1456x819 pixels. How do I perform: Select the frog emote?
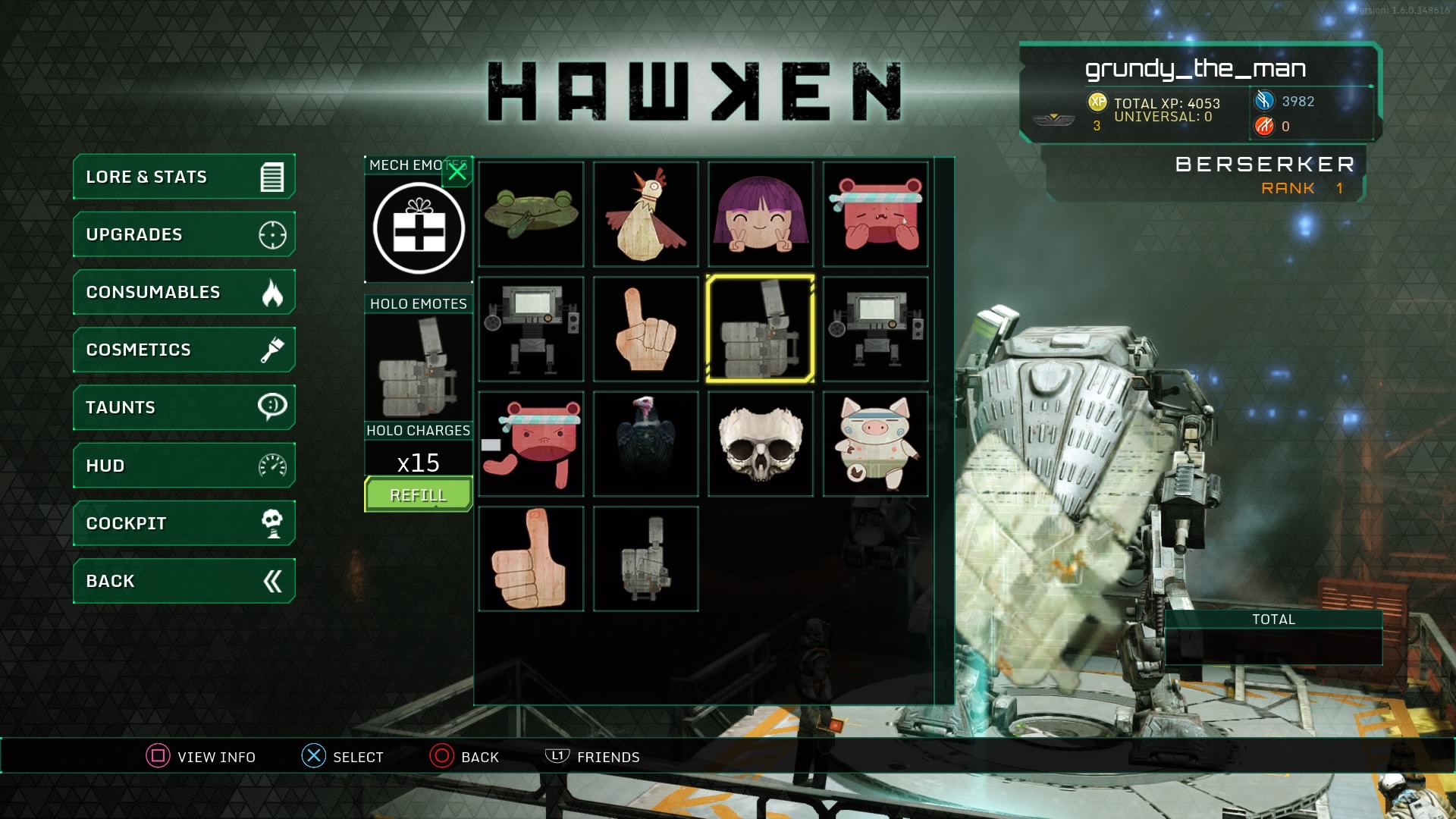pyautogui.click(x=531, y=215)
